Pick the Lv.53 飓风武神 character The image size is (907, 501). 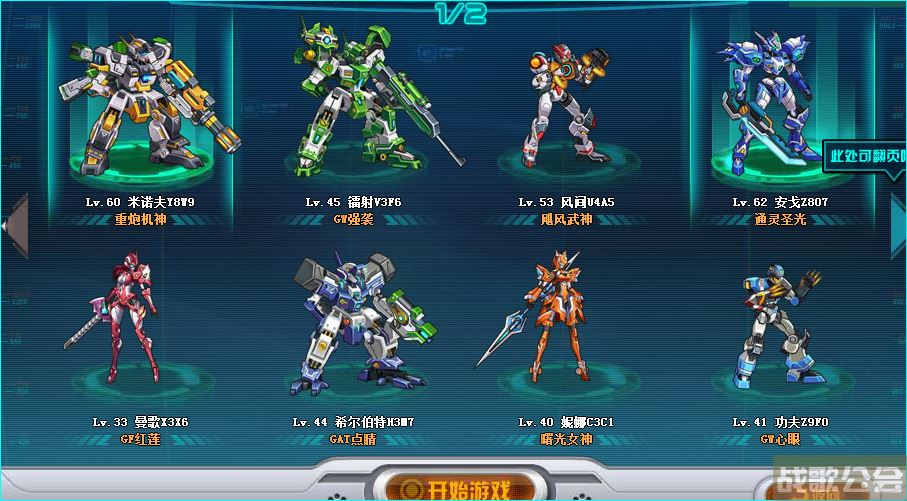point(564,105)
